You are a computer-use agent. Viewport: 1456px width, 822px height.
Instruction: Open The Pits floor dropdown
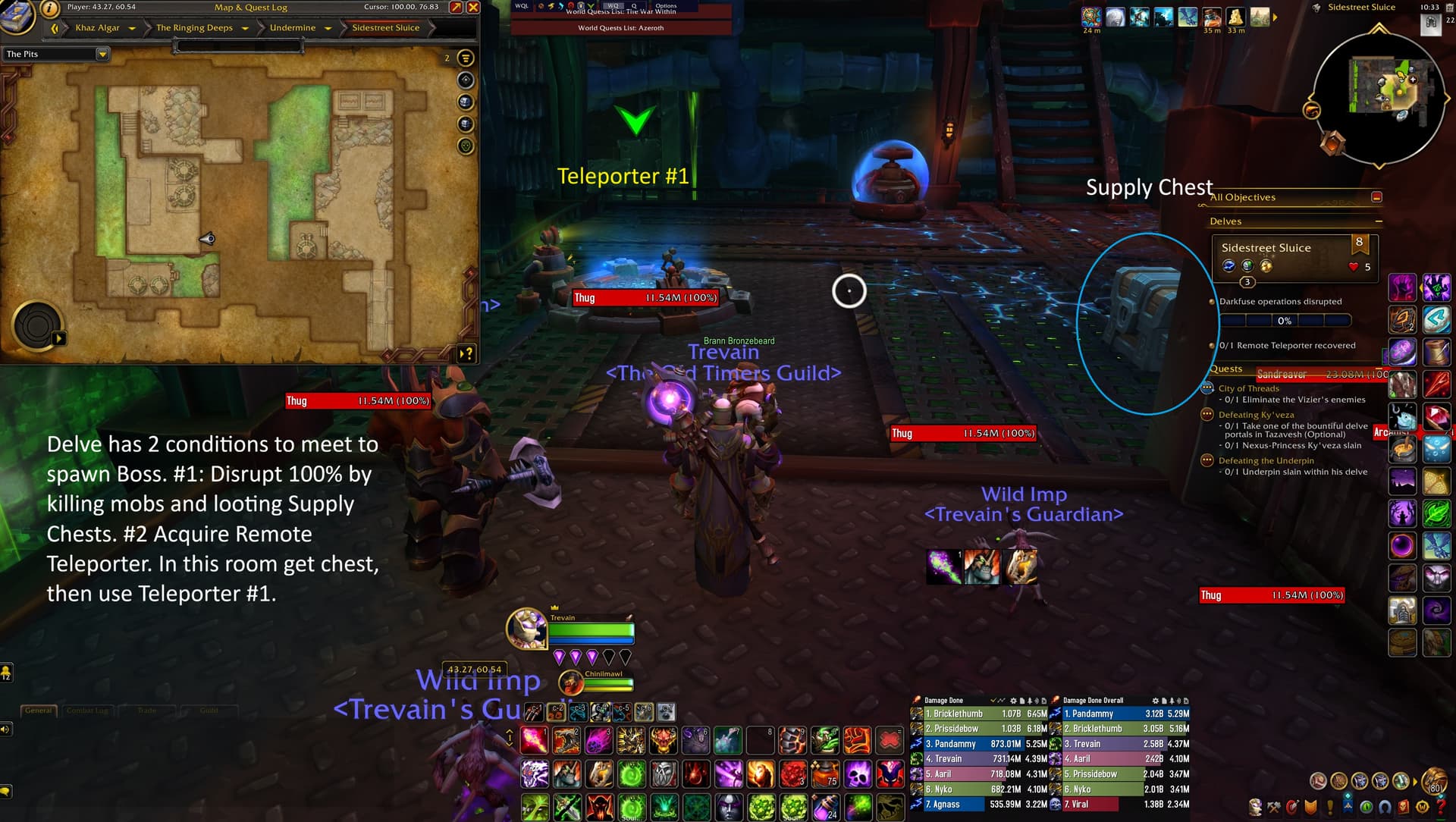[x=102, y=54]
